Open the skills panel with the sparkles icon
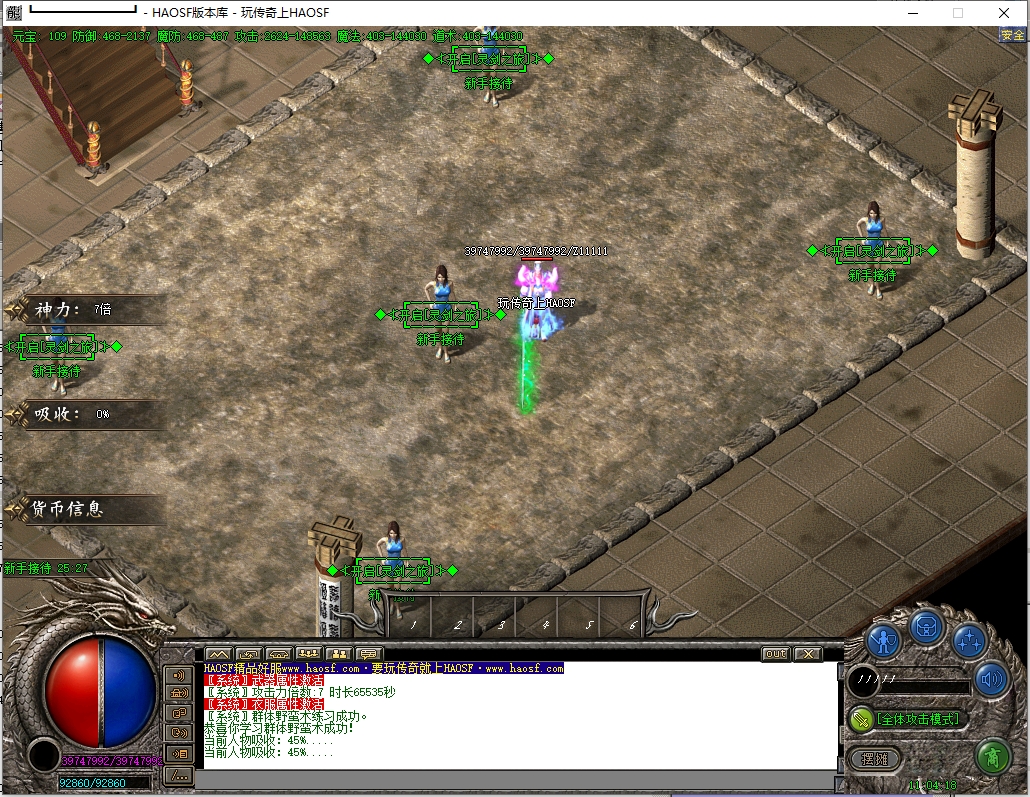 click(969, 640)
